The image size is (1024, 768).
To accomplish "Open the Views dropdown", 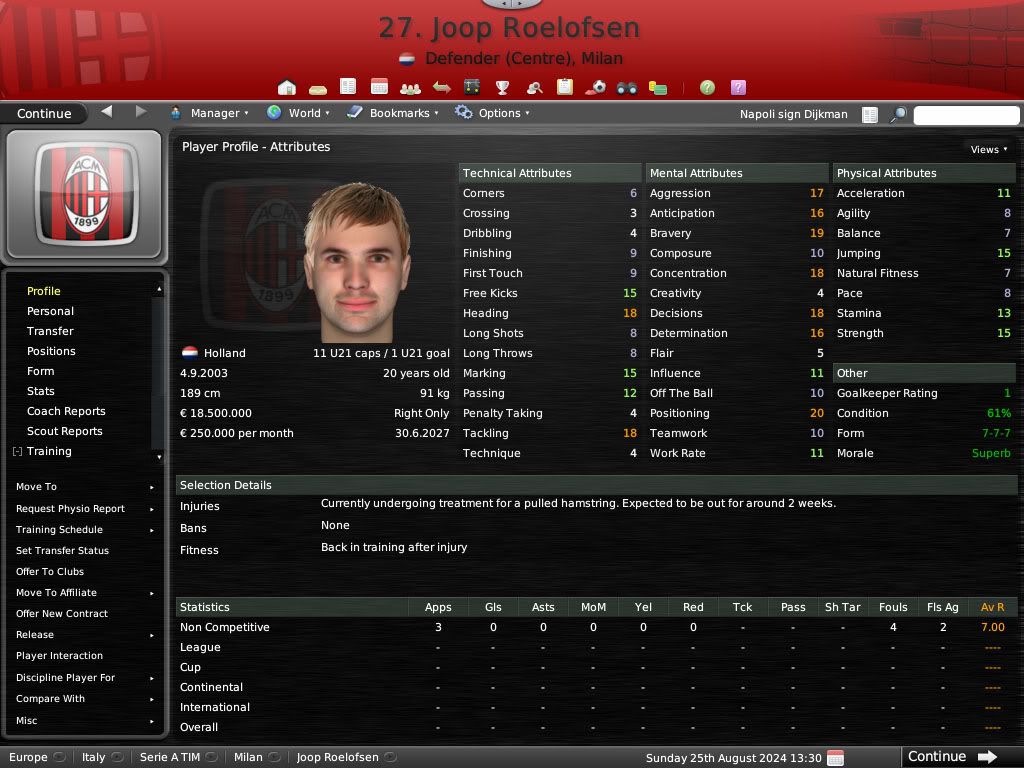I will tap(988, 149).
